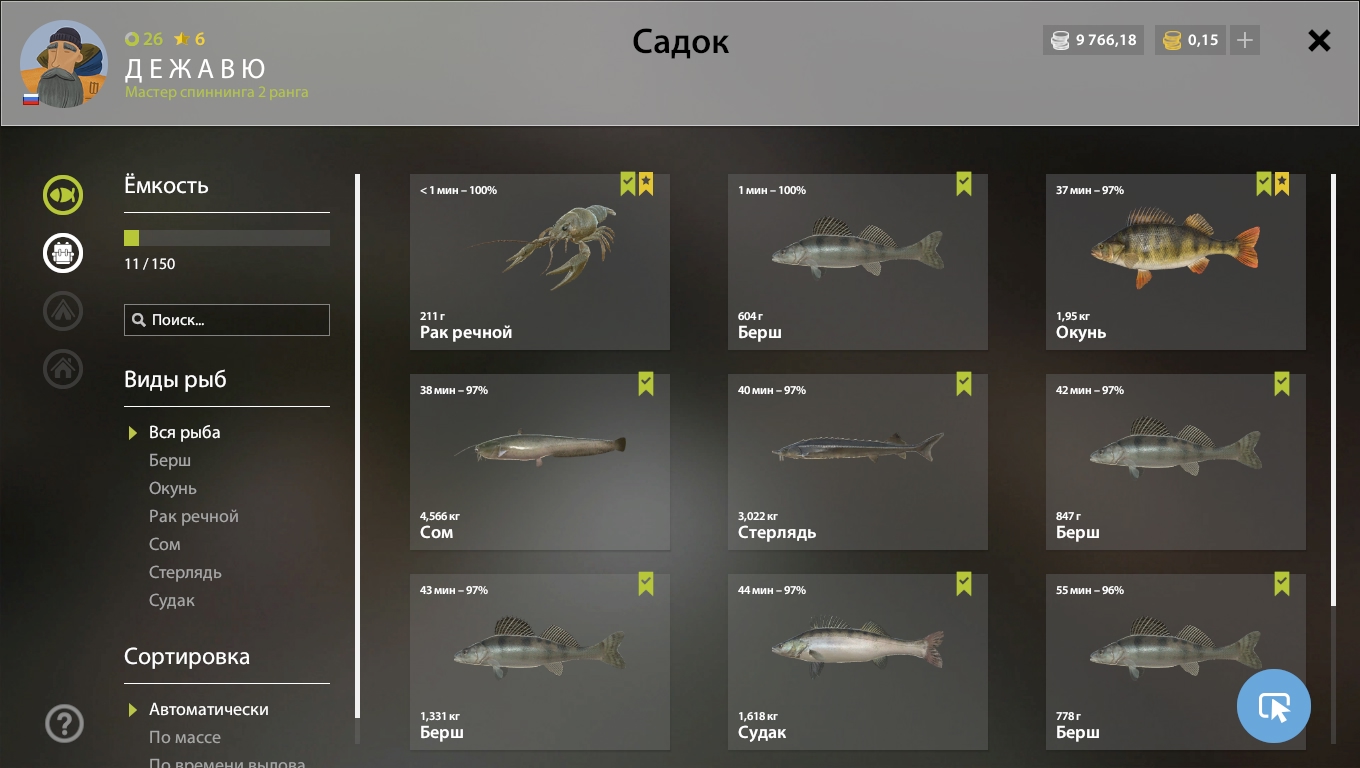Filter by Вся рыба
Screen dimensions: 1360x768
click(184, 432)
